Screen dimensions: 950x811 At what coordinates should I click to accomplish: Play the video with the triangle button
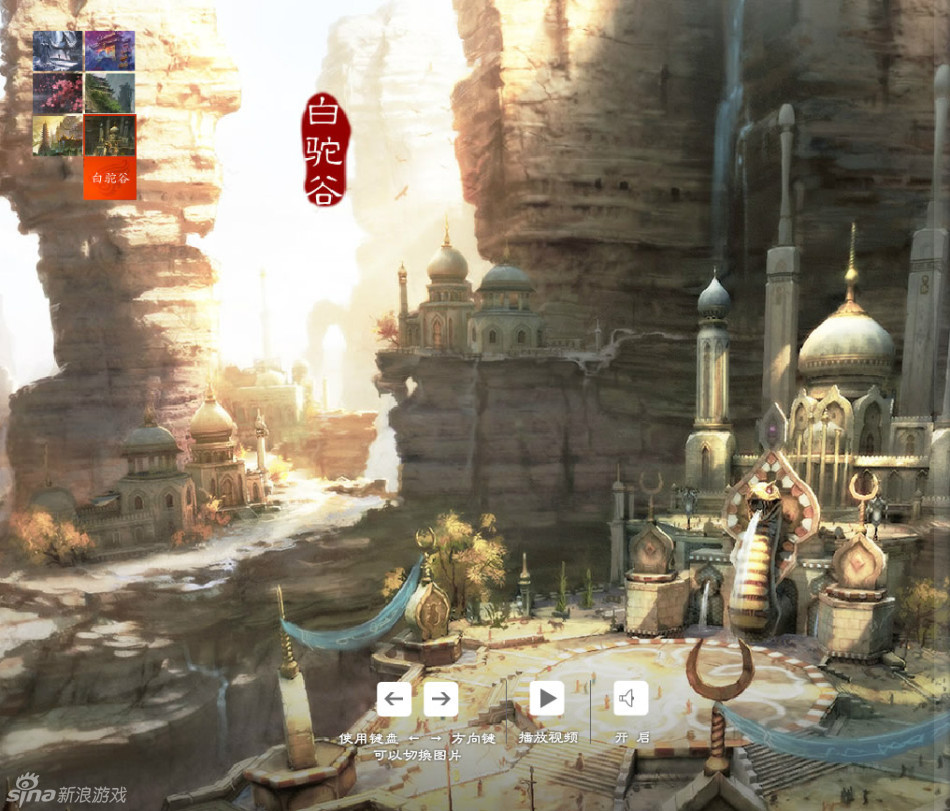(x=546, y=698)
